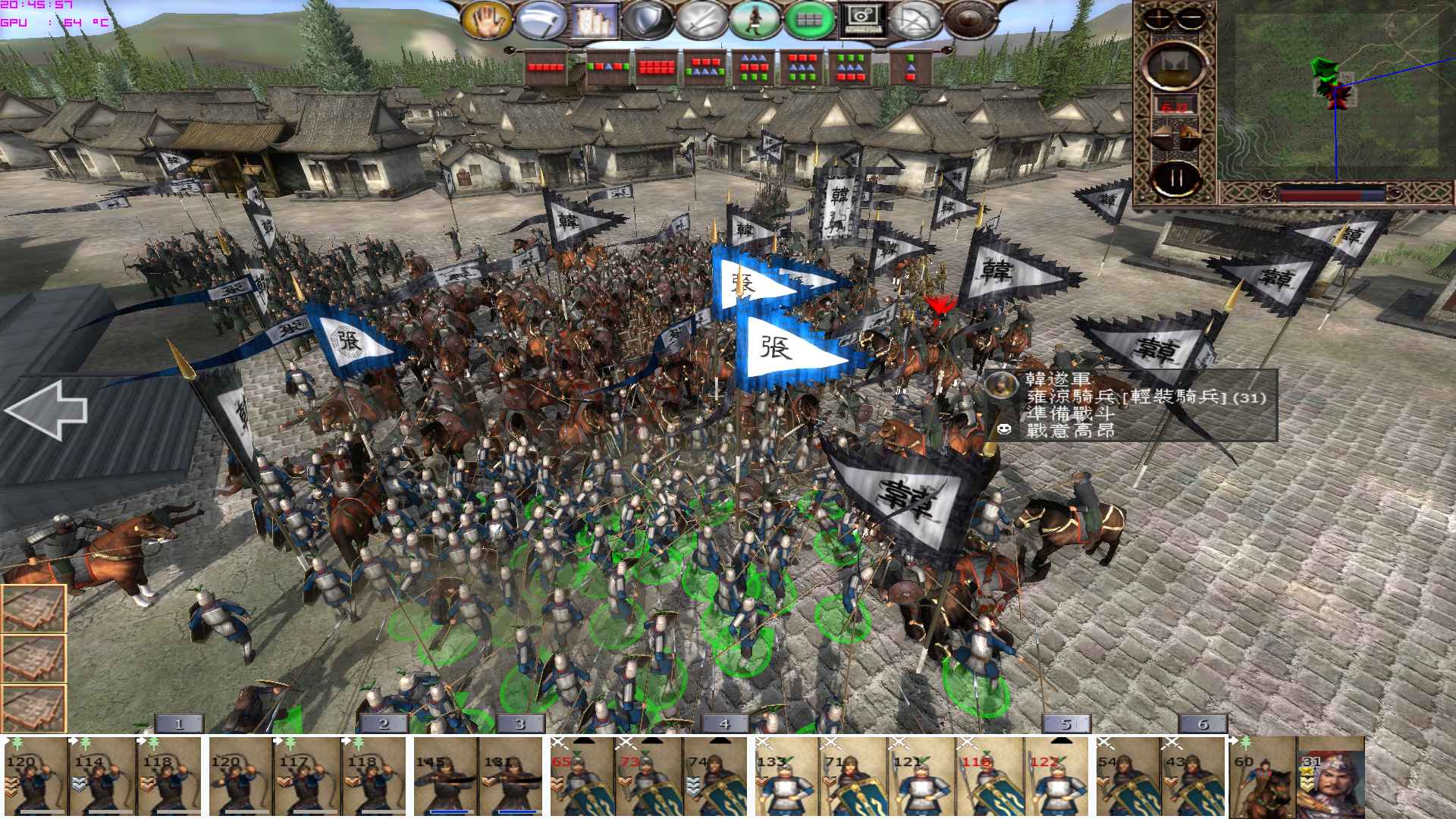
Task: Zoom the minimap in with the plus button
Action: click(x=1159, y=17)
